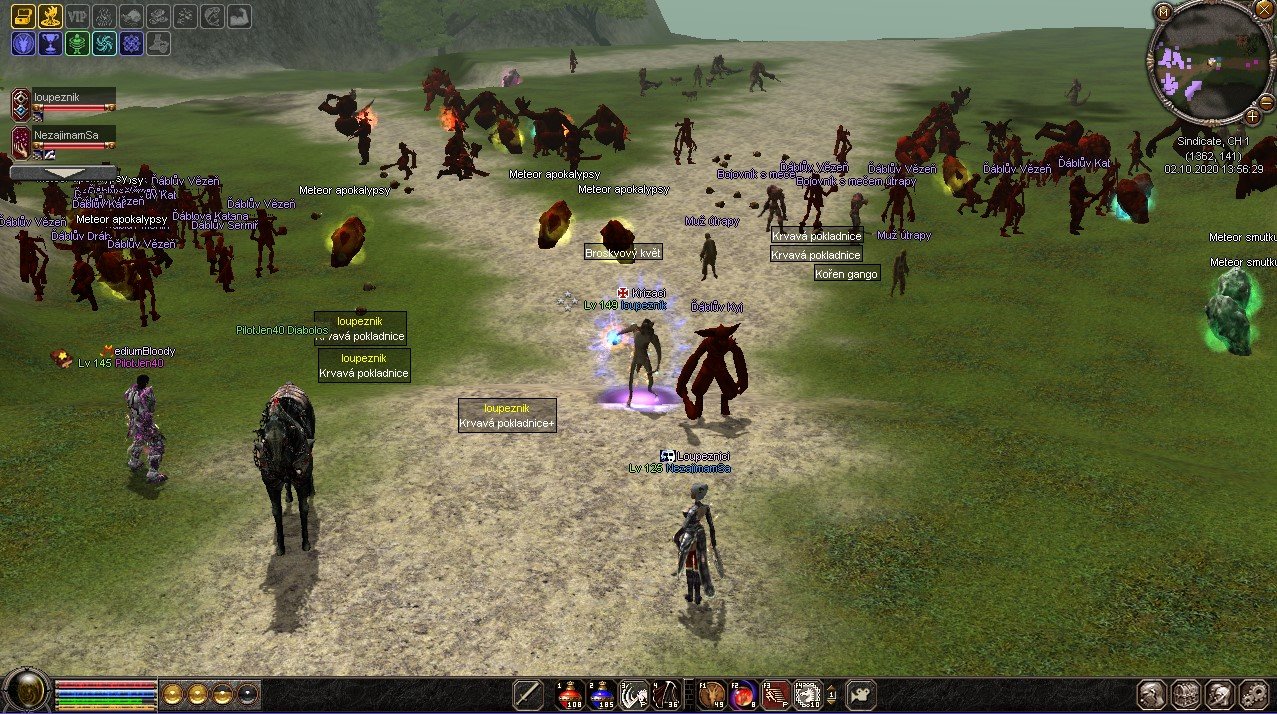Activate the F2 red orb skill

[743, 693]
